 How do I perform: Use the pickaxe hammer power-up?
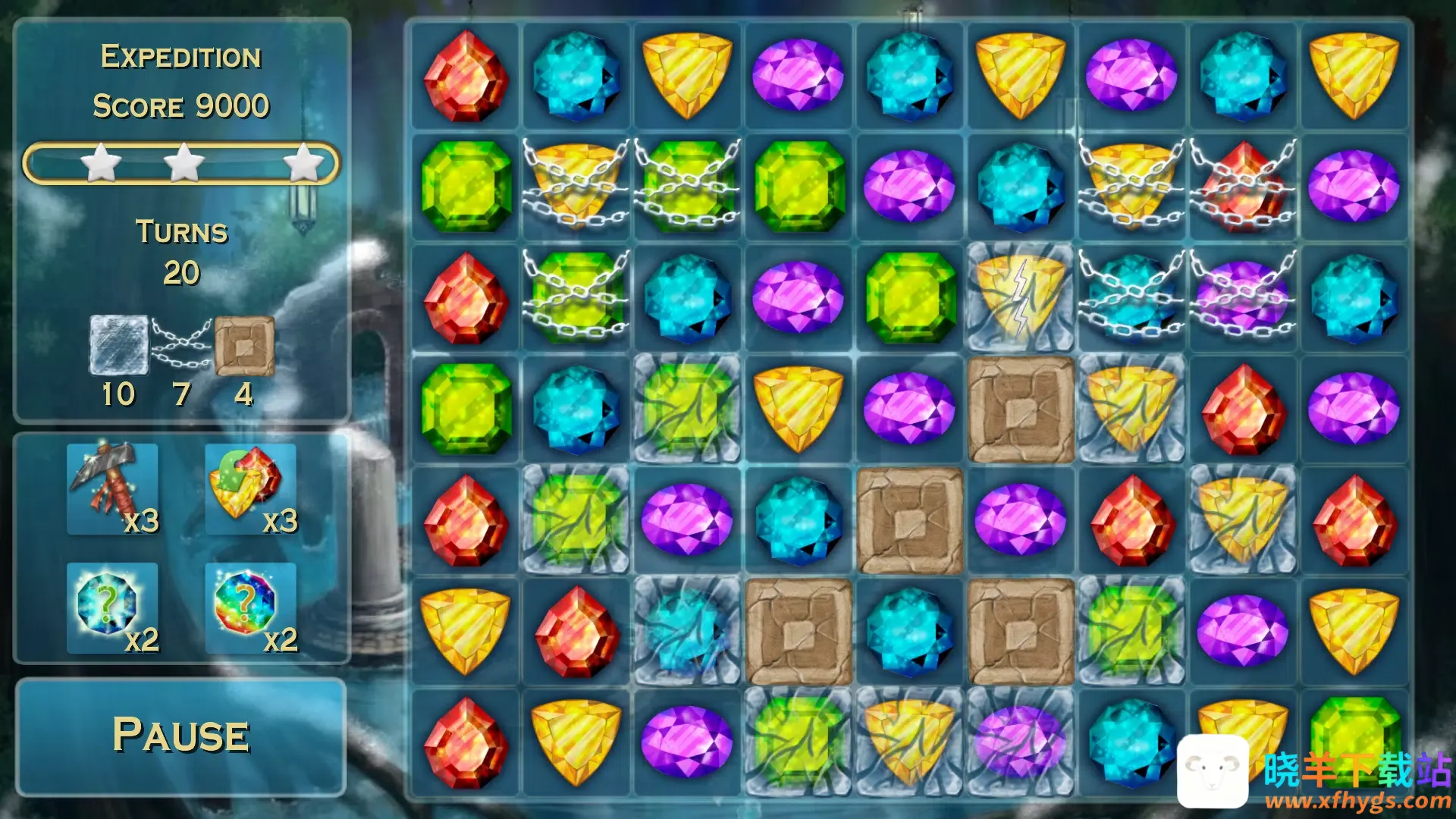tap(112, 488)
